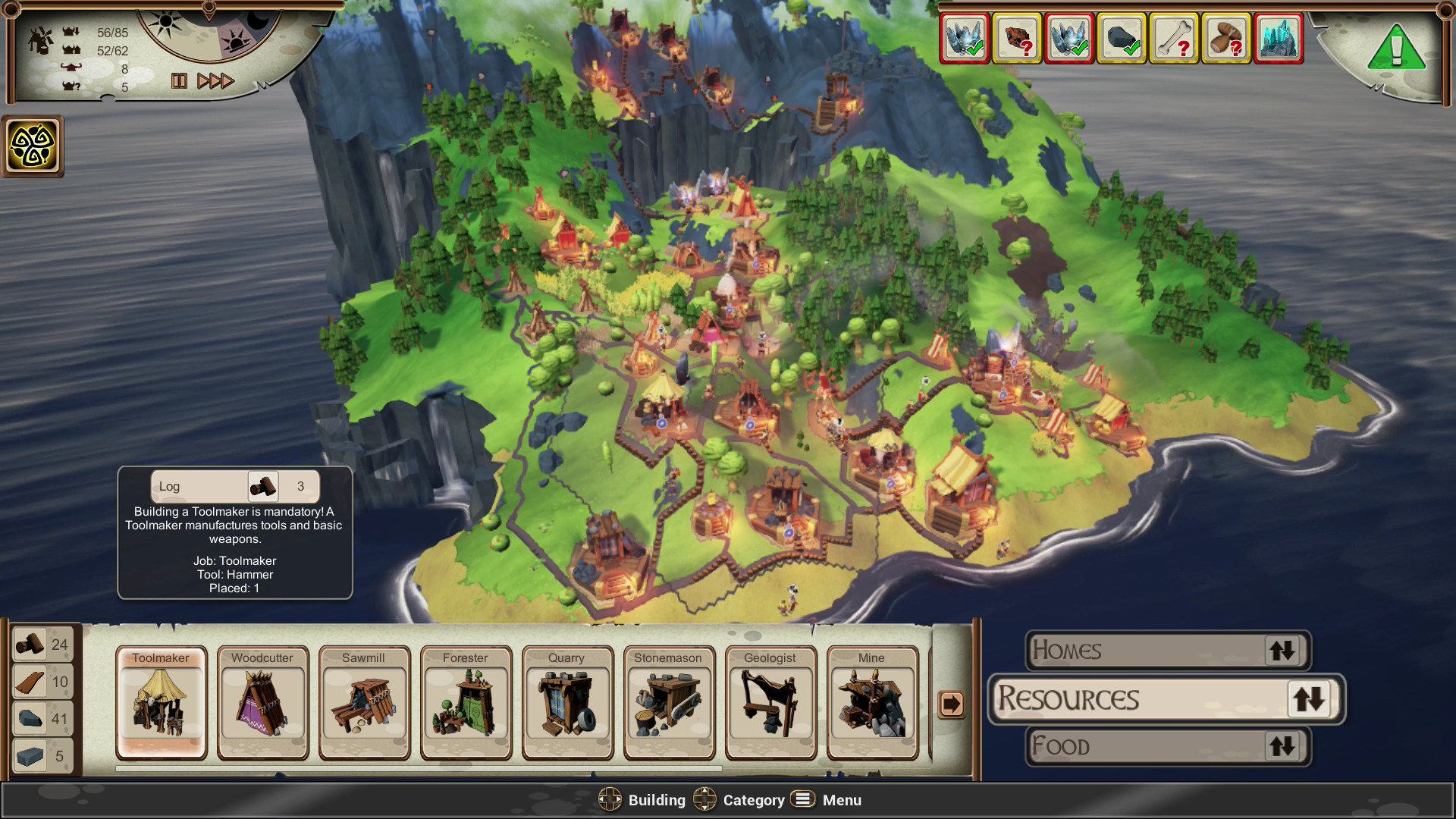Open the spiral emblem icon below the population panel

pos(33,146)
